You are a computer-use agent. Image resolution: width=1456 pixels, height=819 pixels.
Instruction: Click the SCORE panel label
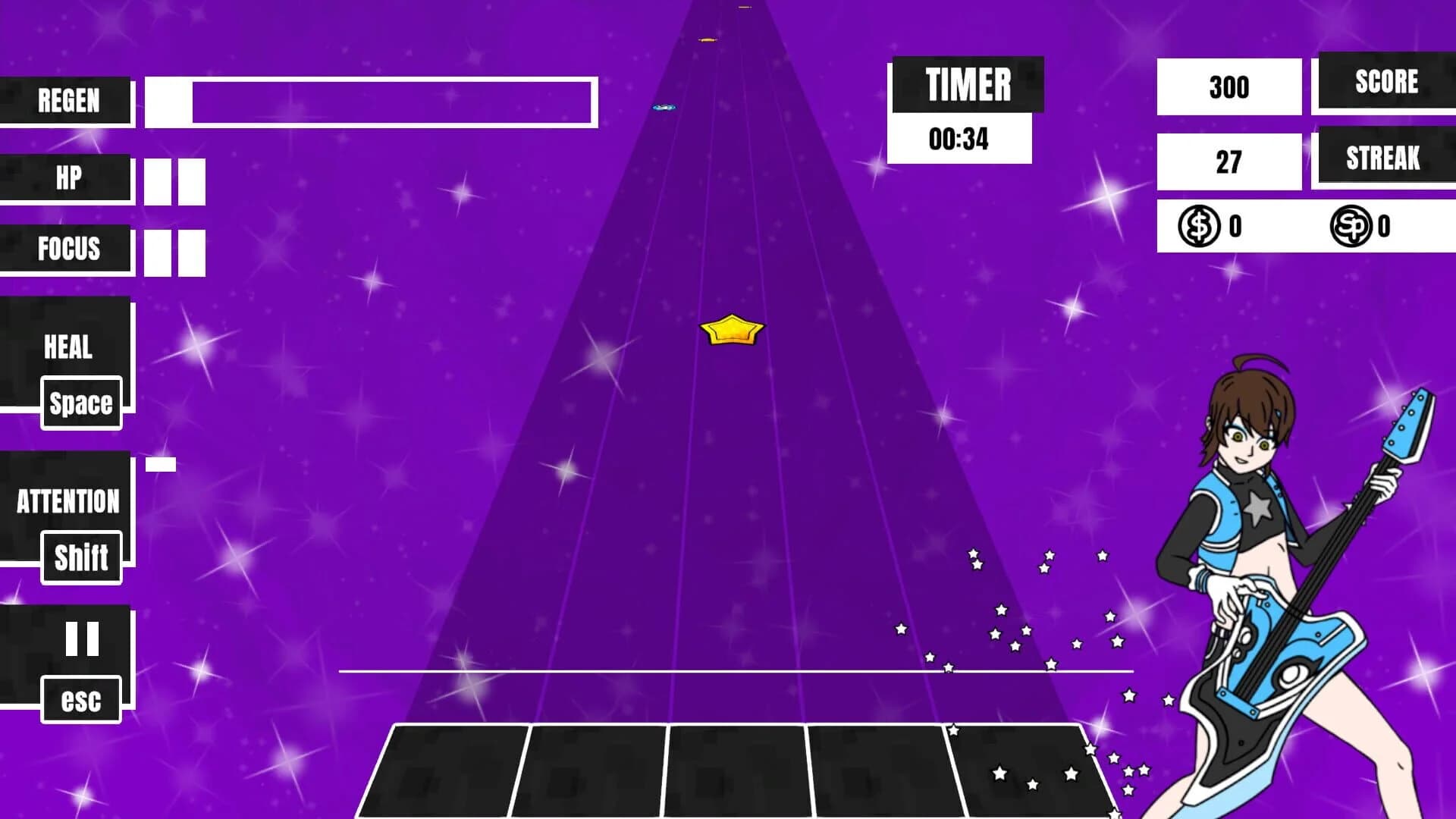tap(1385, 82)
